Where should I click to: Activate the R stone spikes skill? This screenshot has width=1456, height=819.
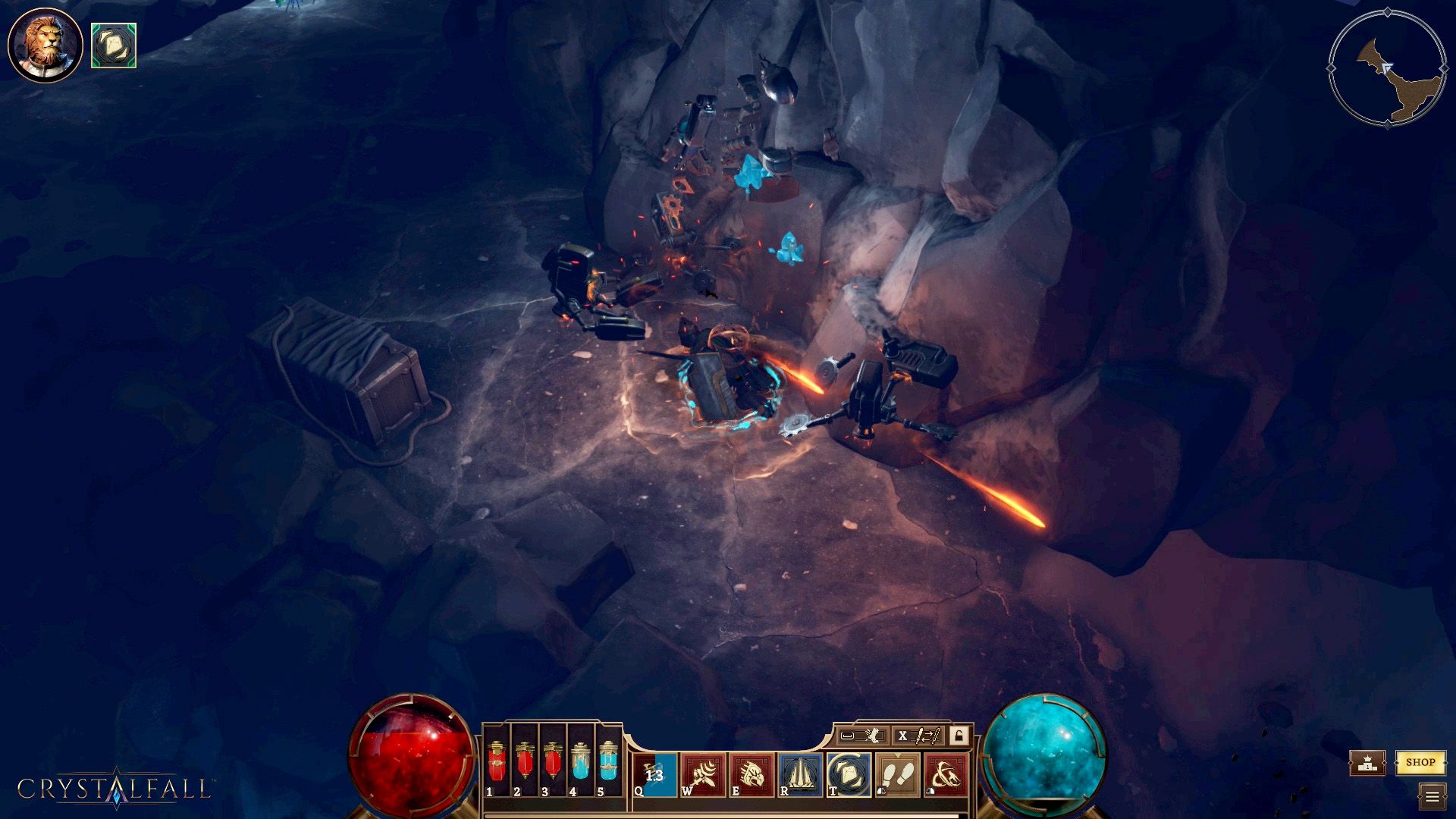(x=800, y=774)
